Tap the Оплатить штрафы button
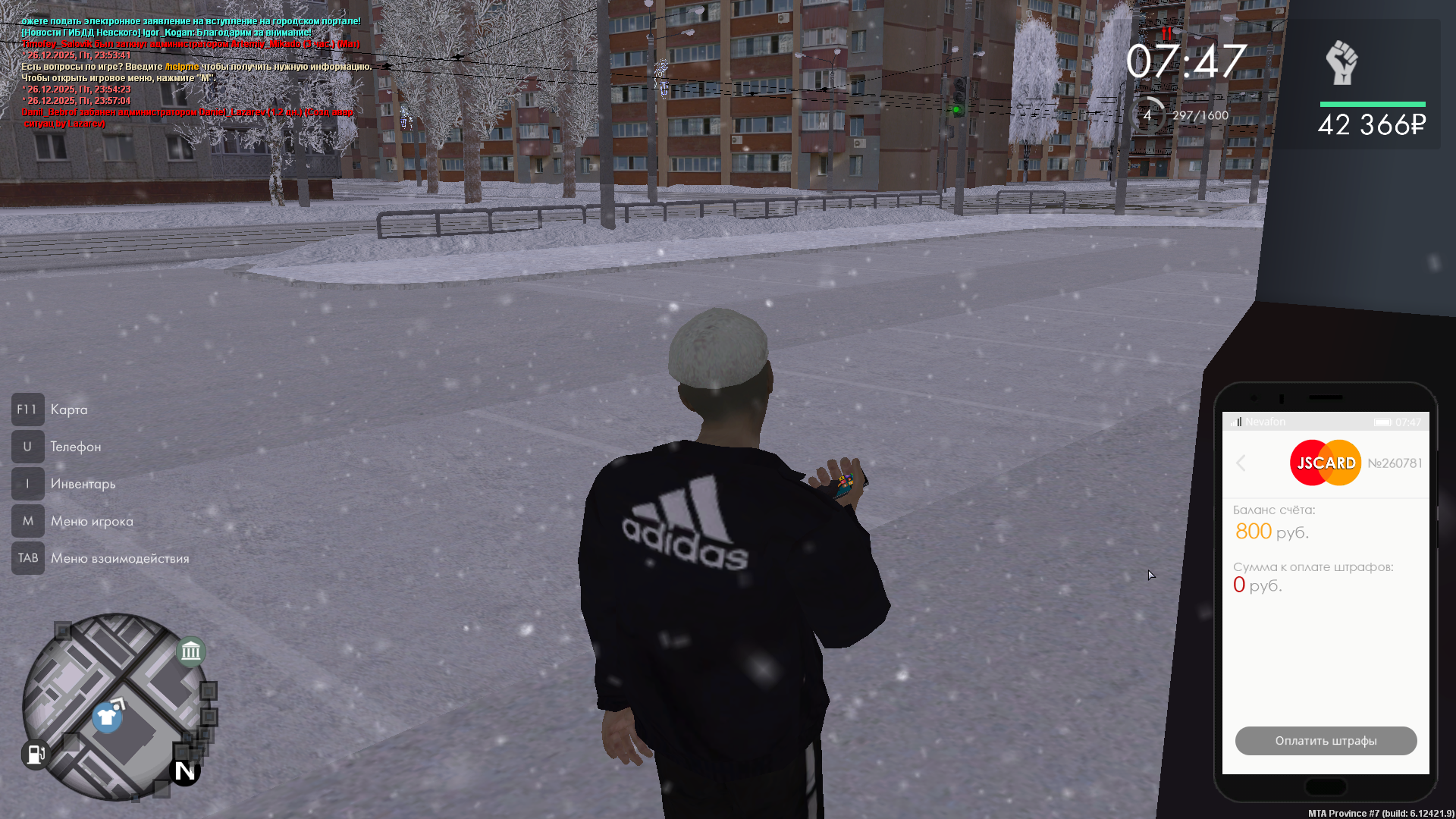Screen dimensions: 1456x819 pos(1326,741)
